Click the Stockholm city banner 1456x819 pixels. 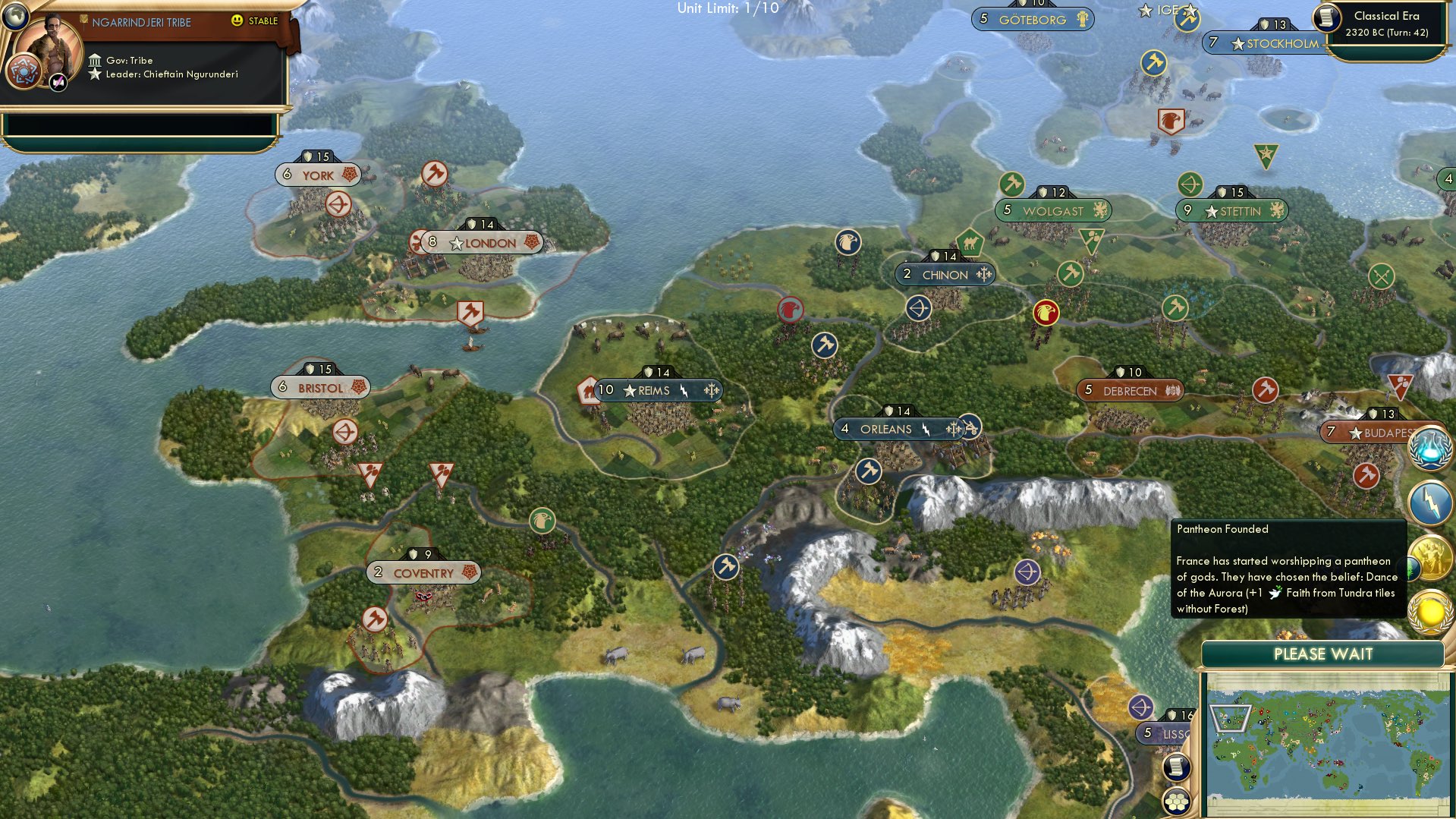click(x=1263, y=43)
